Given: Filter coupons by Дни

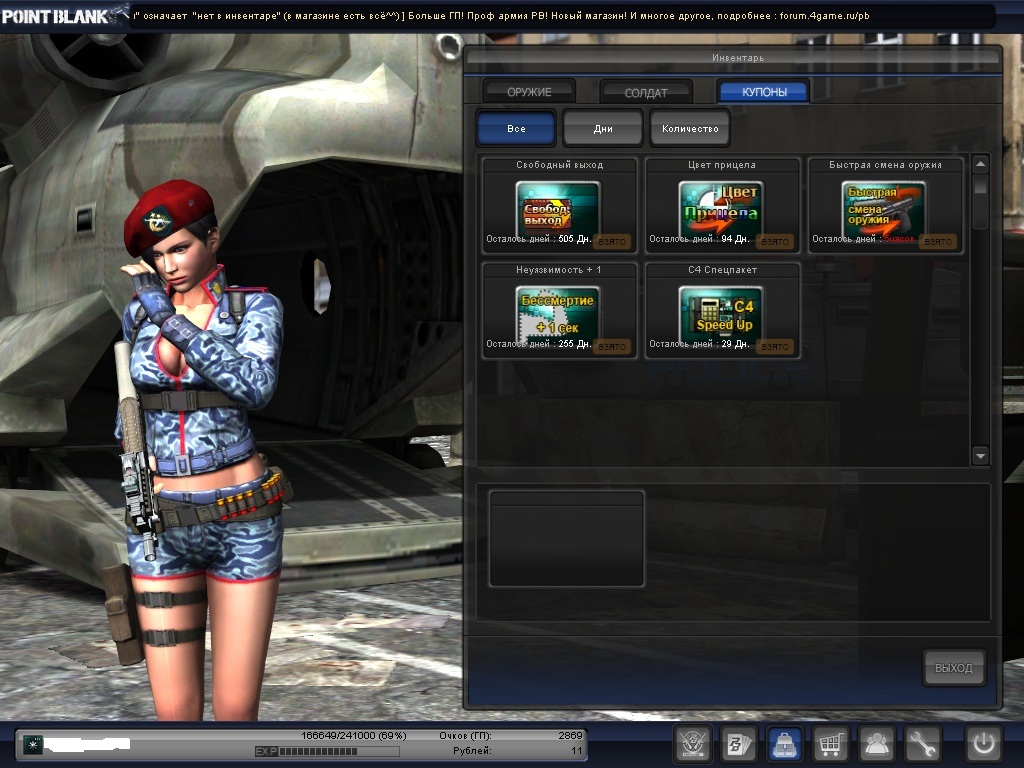Looking at the screenshot, I should [x=603, y=129].
